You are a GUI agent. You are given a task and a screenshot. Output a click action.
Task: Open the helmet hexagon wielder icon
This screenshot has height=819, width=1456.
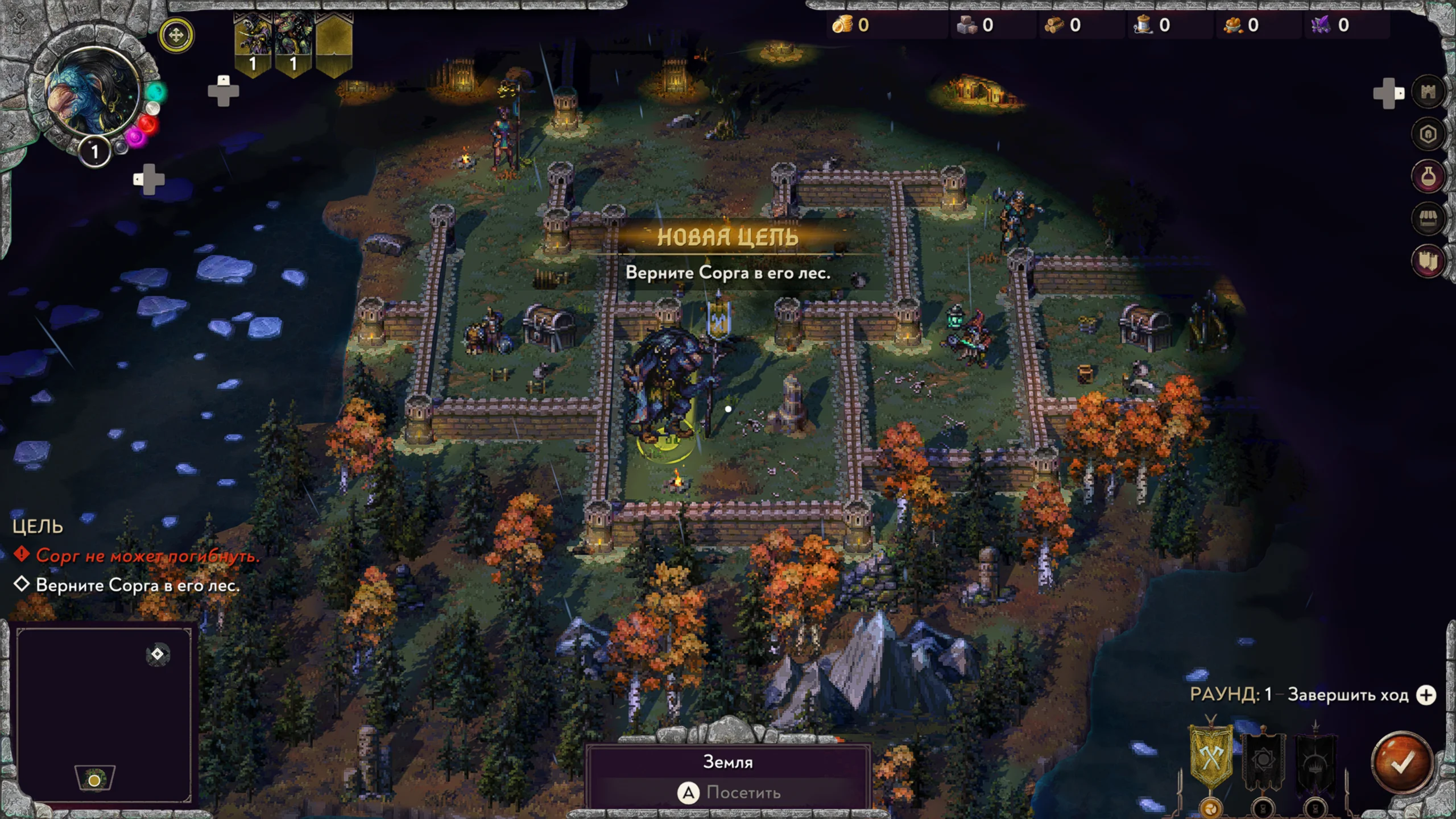tap(1428, 134)
